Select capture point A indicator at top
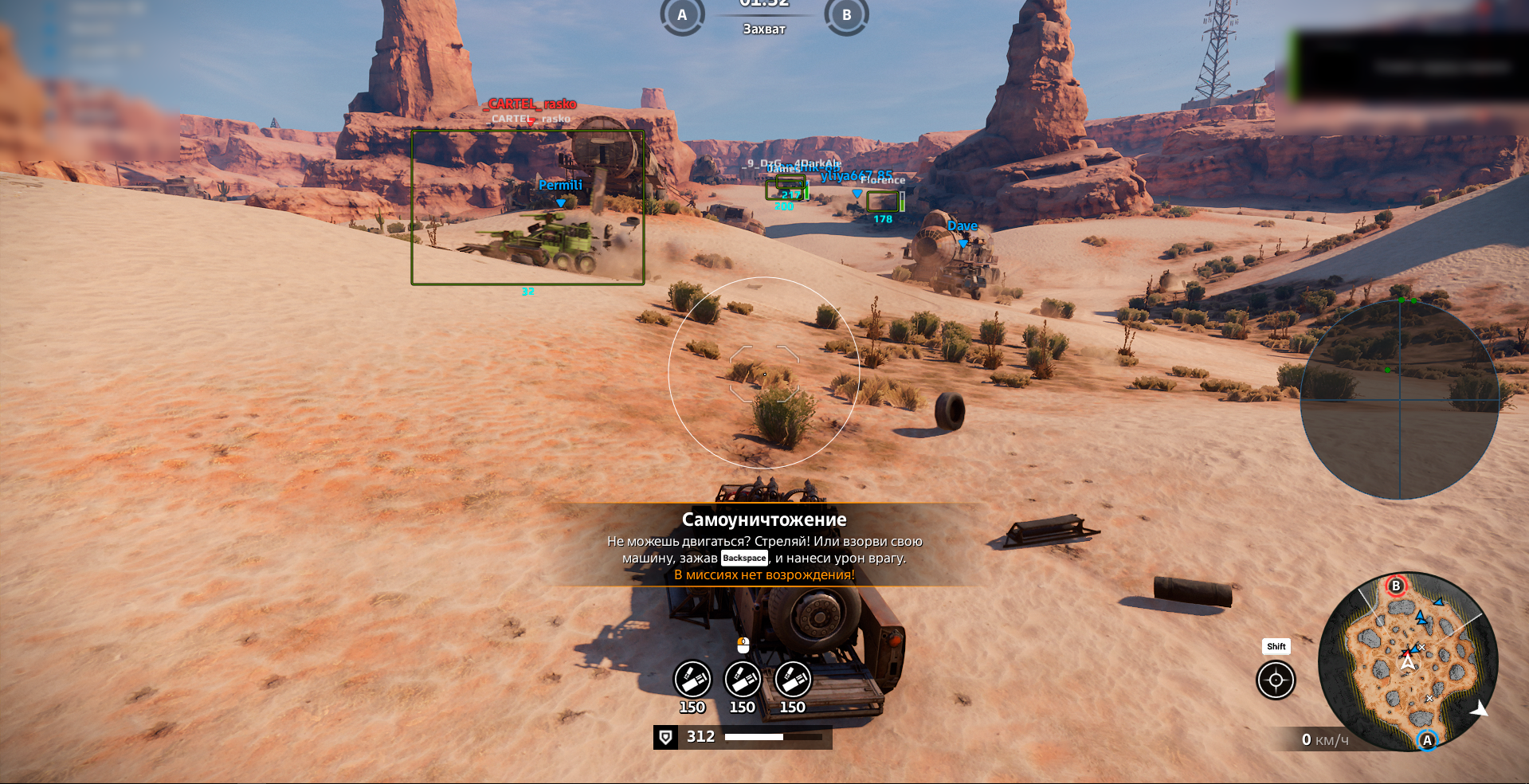The width and height of the screenshot is (1529, 784). pyautogui.click(x=682, y=15)
